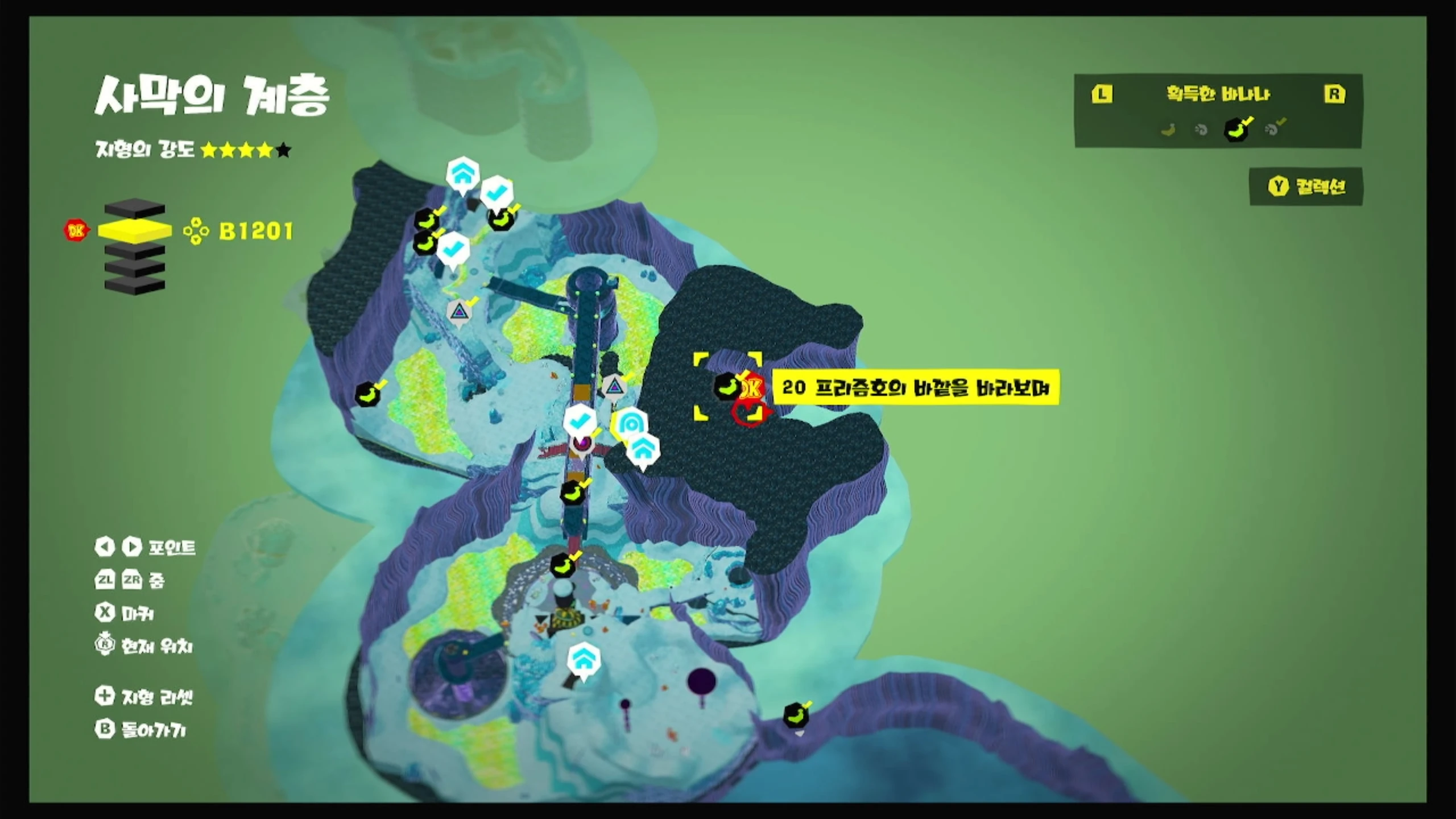
Task: Choose the fossil filter icon without checkmark
Action: tap(1201, 130)
